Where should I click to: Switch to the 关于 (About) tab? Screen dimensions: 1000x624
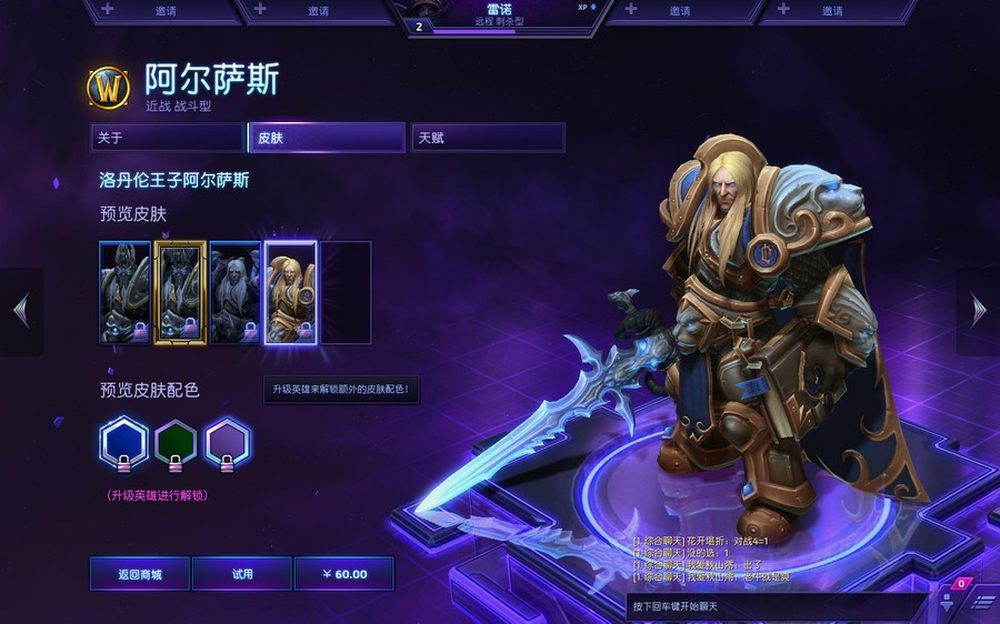[166, 138]
